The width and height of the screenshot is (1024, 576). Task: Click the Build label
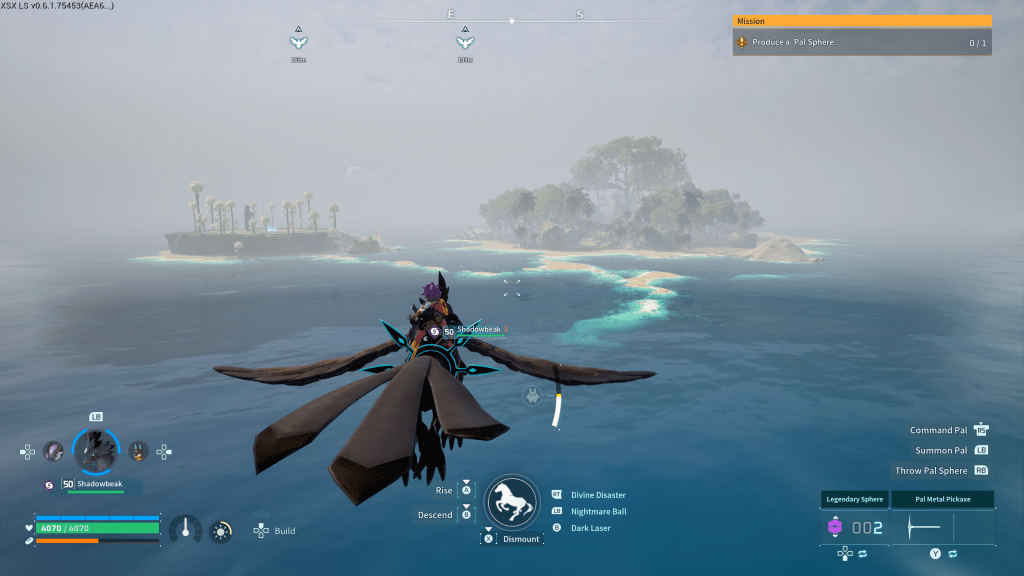[285, 531]
